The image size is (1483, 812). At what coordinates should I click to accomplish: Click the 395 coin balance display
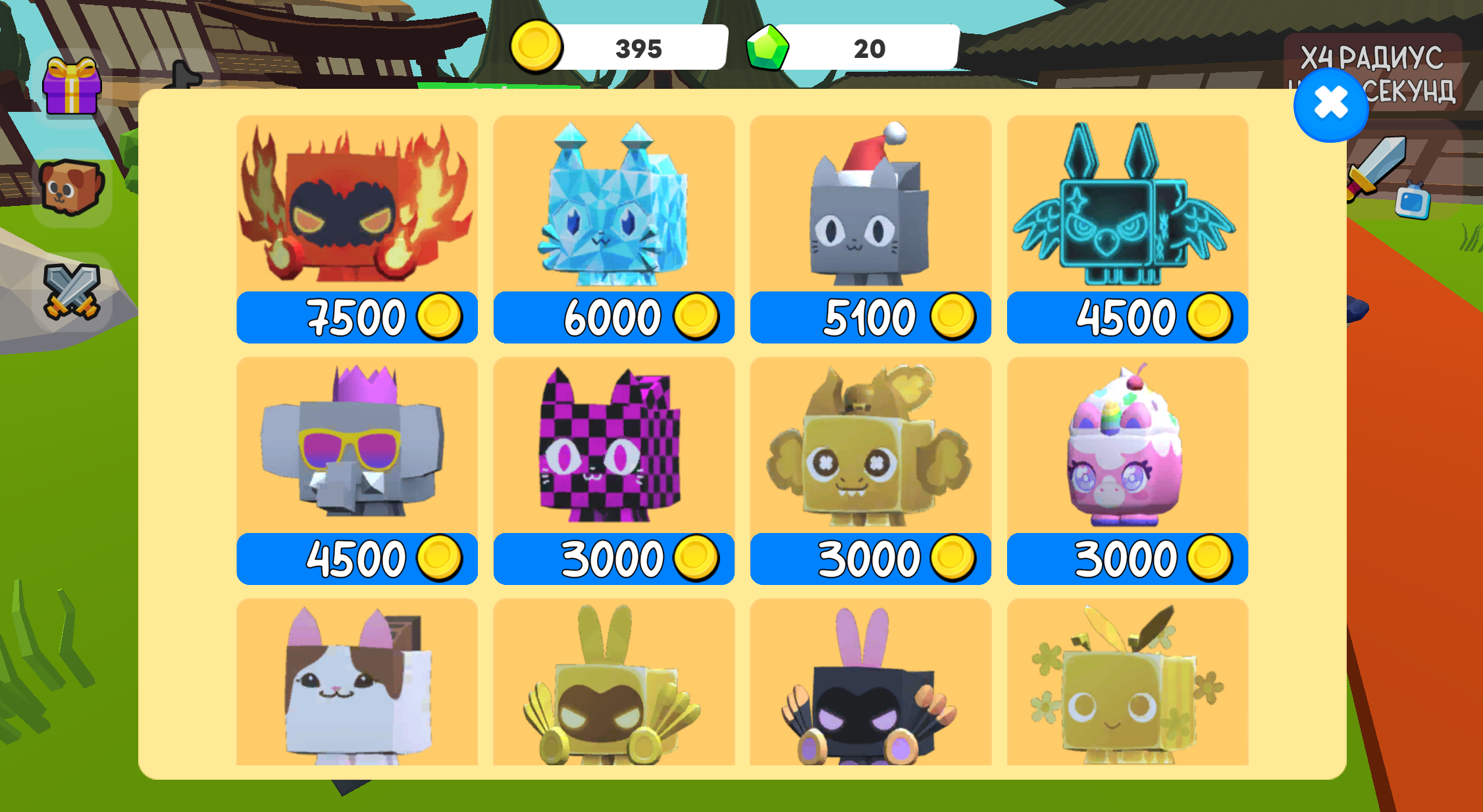point(638,48)
